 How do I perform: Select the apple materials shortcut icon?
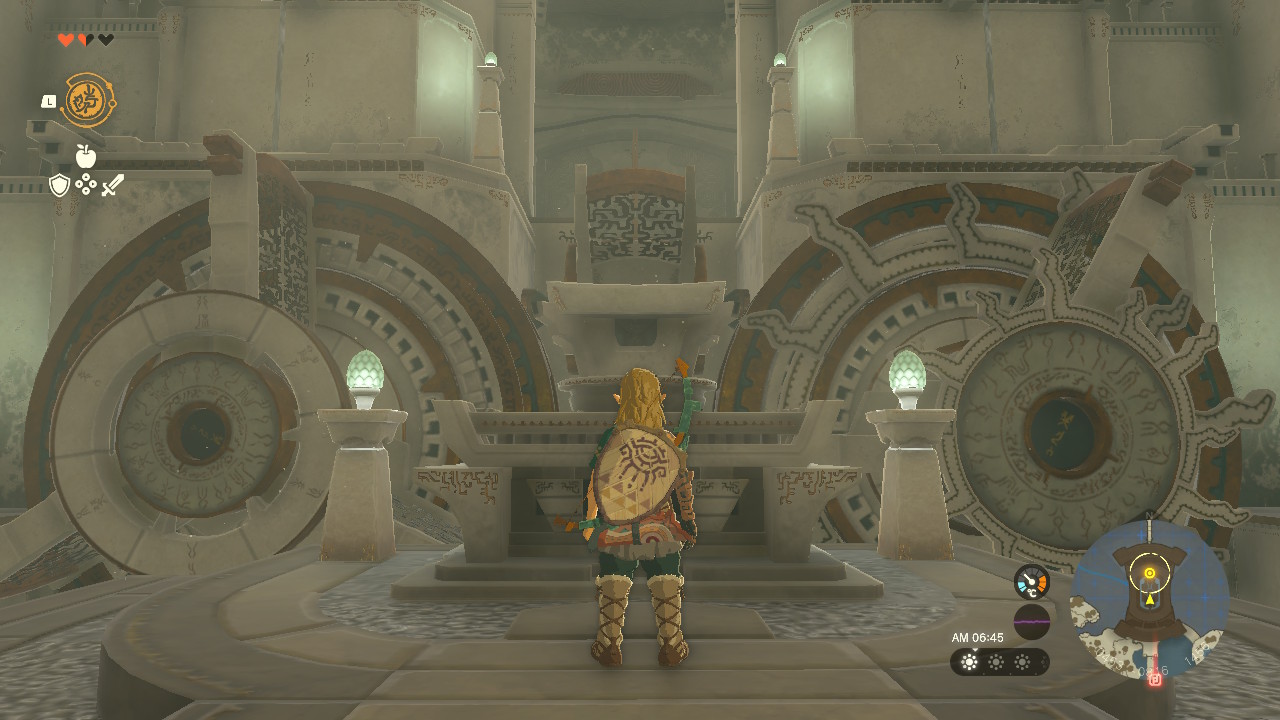(86, 156)
